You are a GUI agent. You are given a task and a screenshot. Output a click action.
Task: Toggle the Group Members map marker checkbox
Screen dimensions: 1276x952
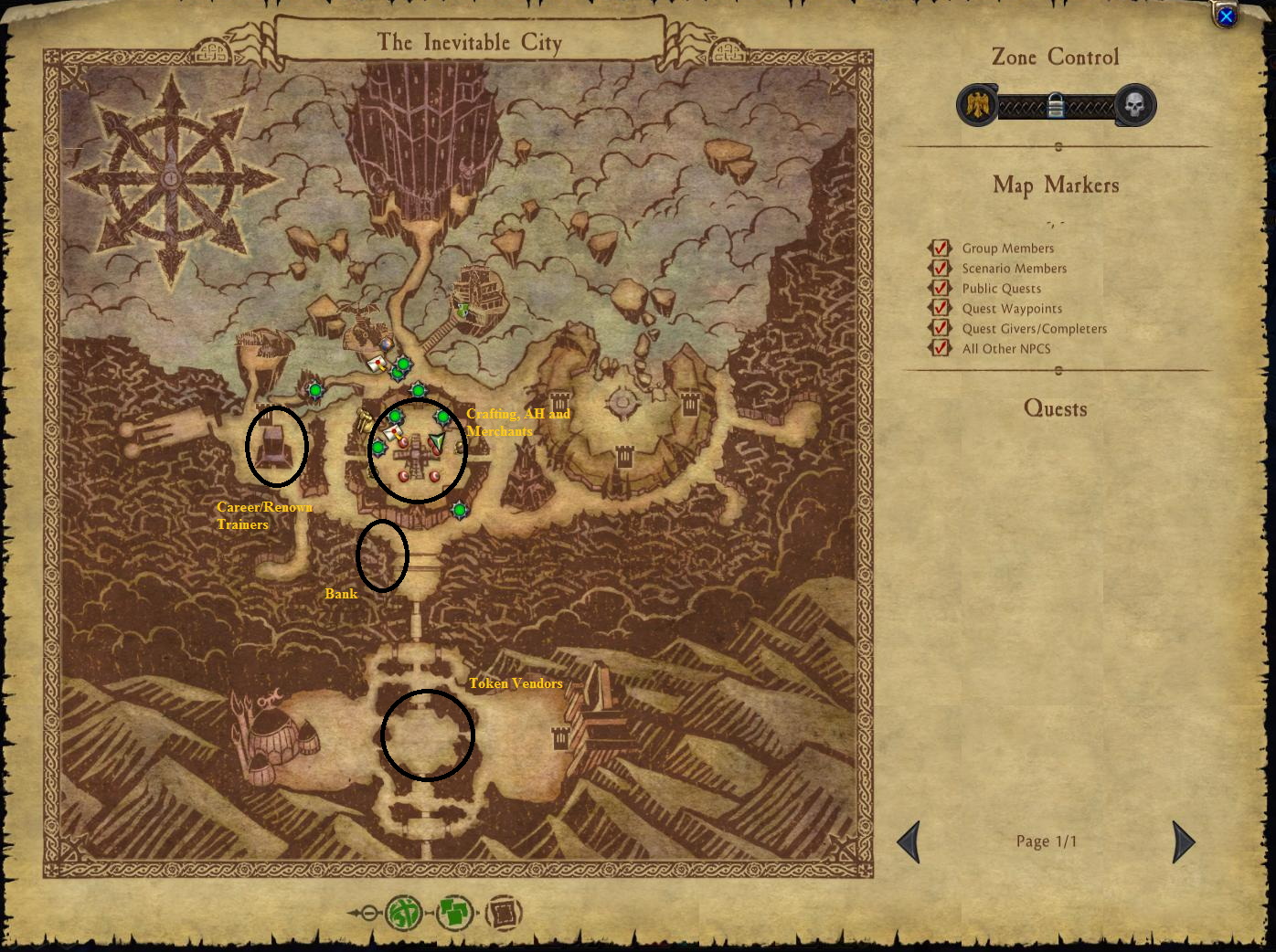(x=940, y=249)
